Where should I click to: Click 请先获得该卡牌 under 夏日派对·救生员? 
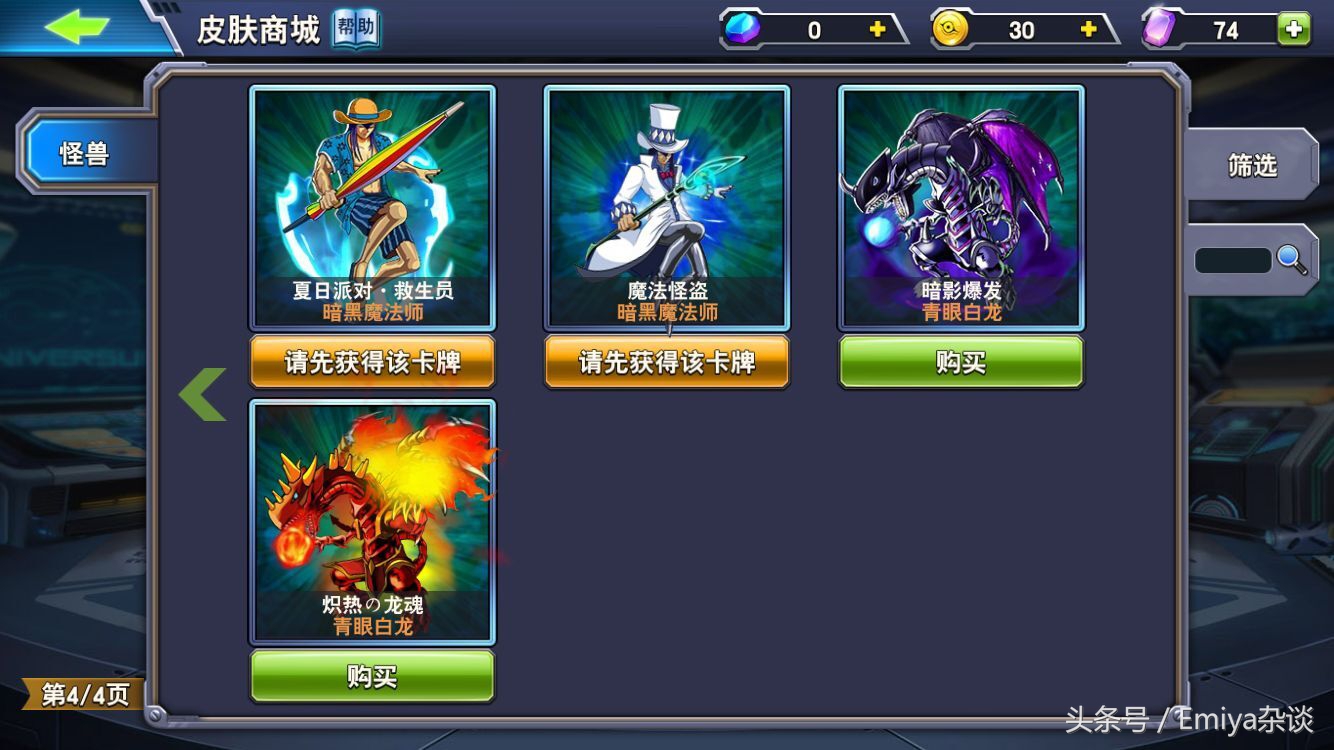(x=371, y=364)
